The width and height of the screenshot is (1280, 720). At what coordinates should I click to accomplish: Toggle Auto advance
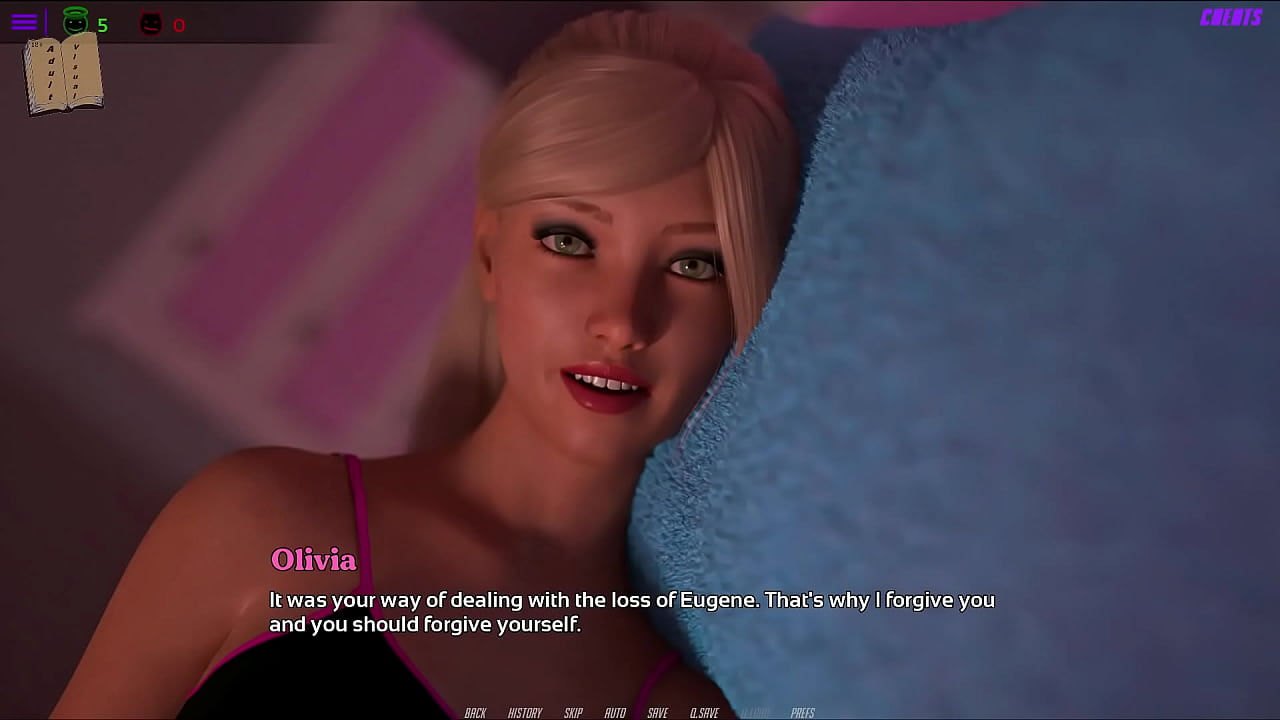[x=615, y=713]
